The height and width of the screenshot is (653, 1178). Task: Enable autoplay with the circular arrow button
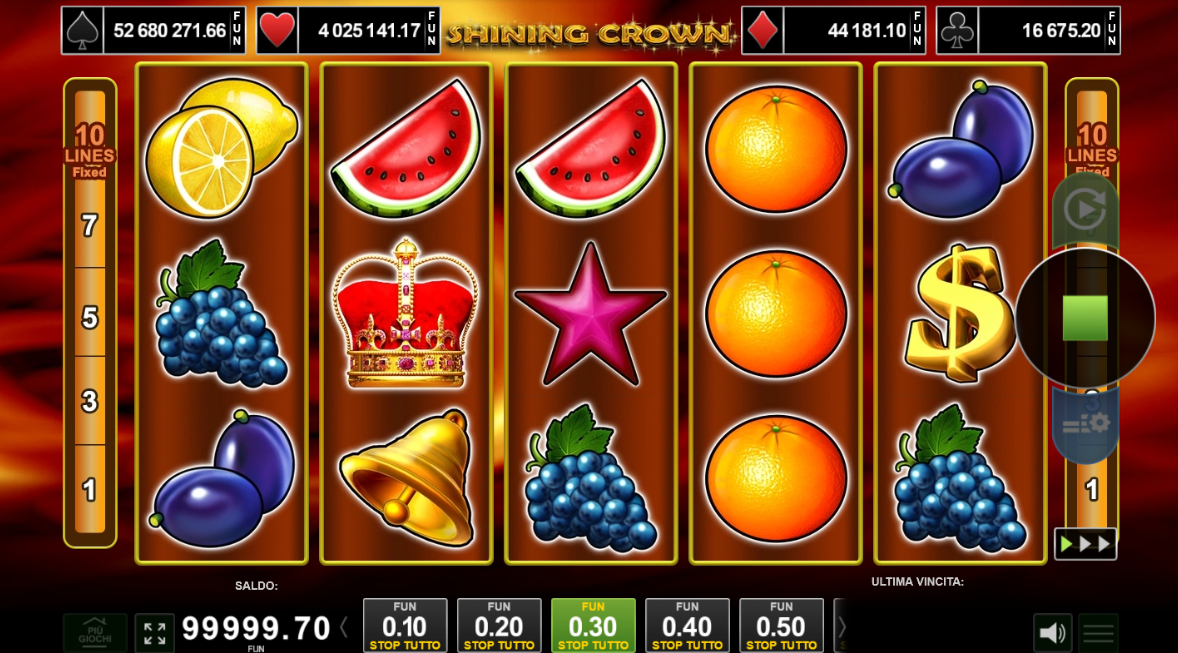pos(1084,210)
